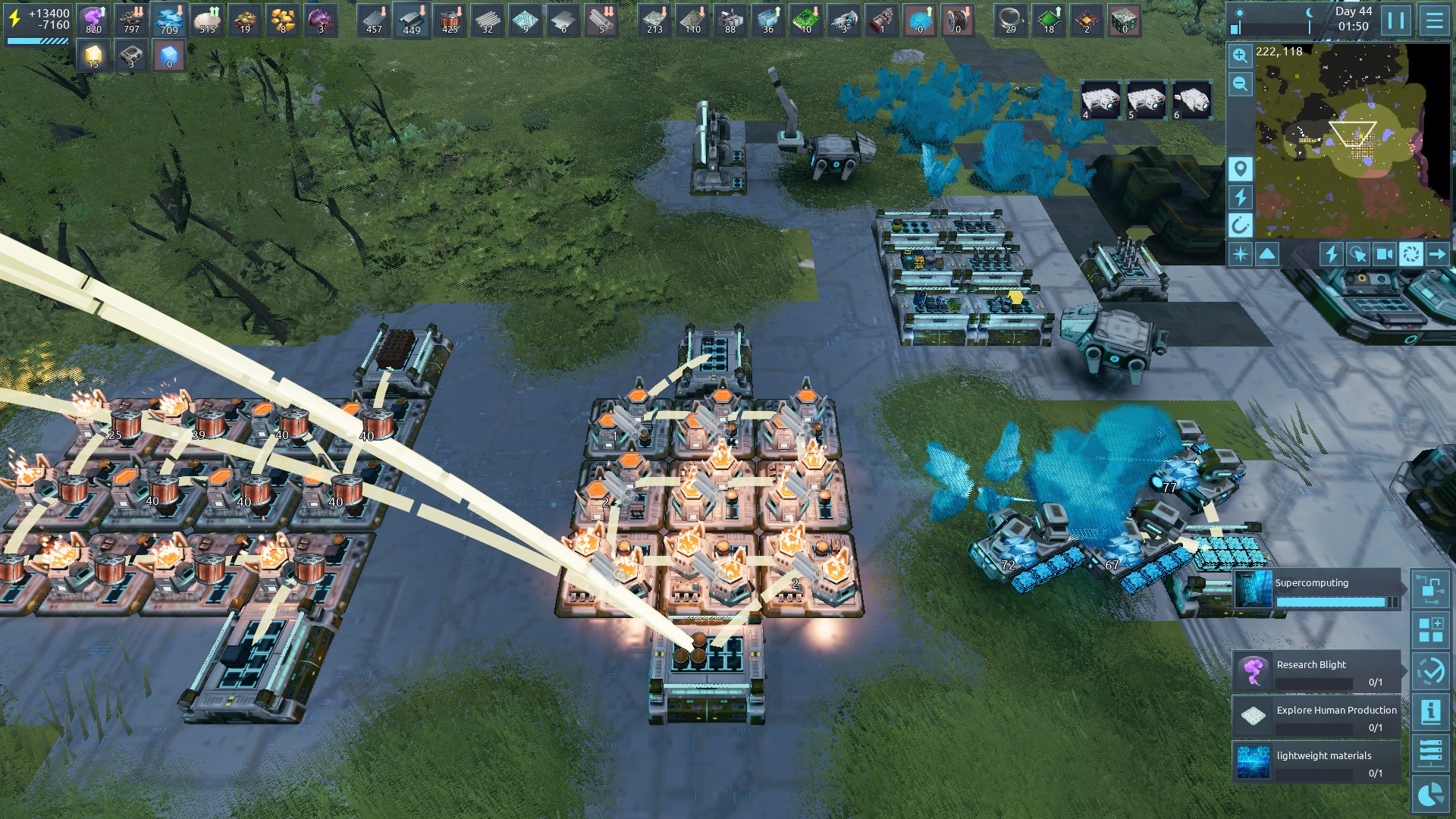This screenshot has width=1456, height=819.
Task: Toggle the map pin marker filter
Action: point(1240,168)
